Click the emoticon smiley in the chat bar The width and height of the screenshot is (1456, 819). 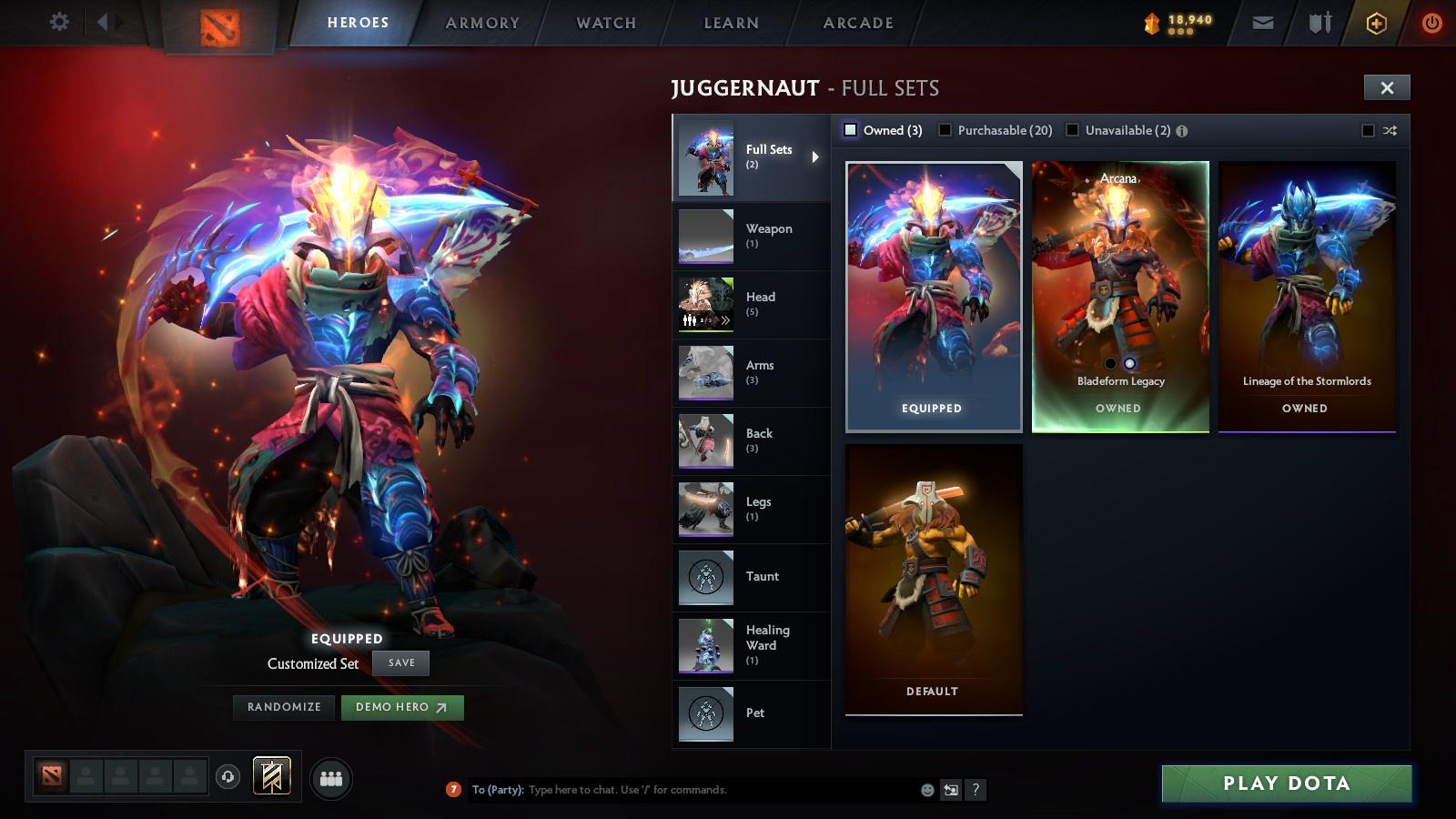925,790
